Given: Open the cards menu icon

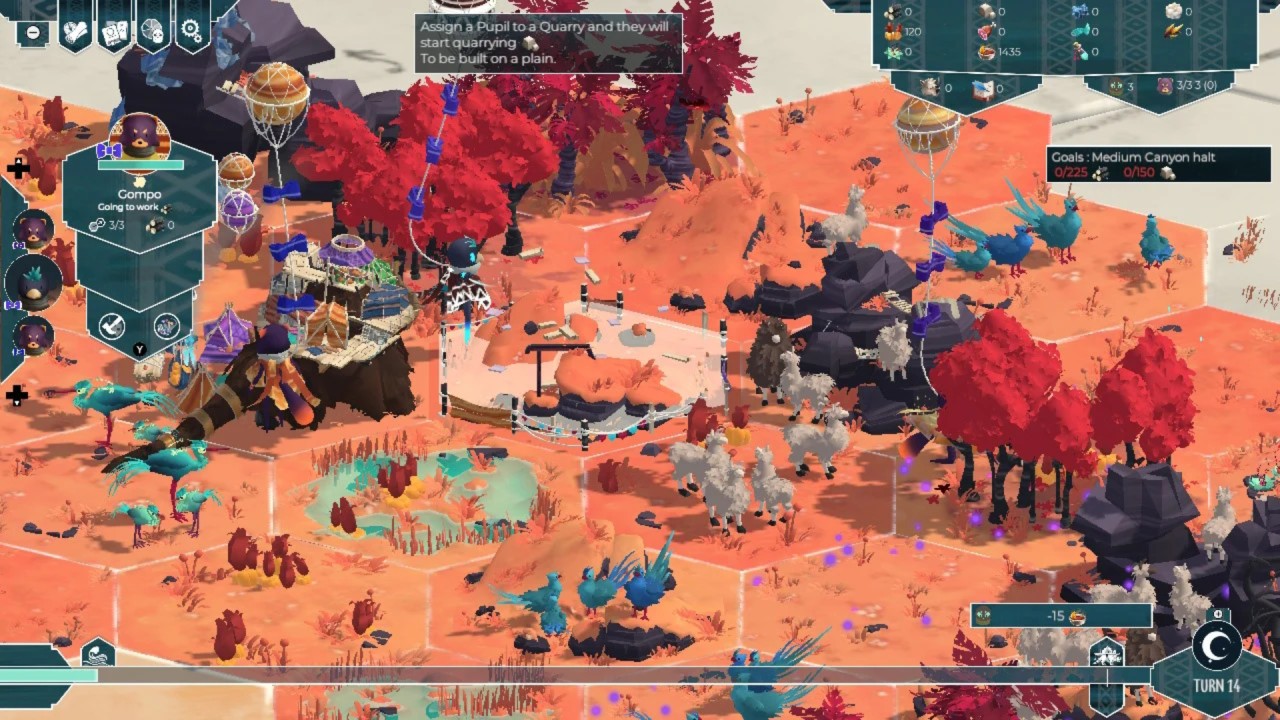Looking at the screenshot, I should pos(114,32).
